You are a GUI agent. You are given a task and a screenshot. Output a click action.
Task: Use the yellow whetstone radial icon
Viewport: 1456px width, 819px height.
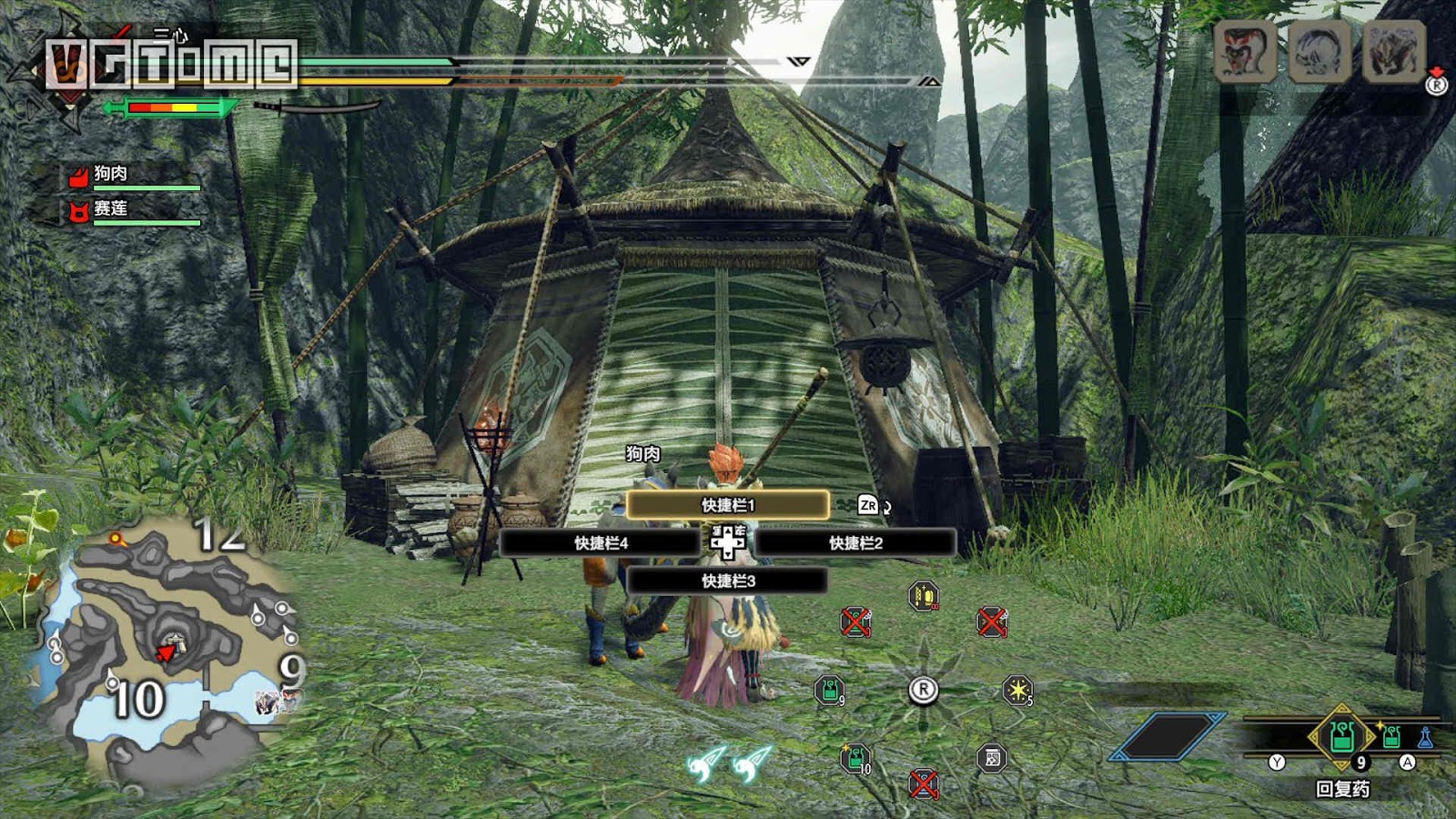(924, 596)
